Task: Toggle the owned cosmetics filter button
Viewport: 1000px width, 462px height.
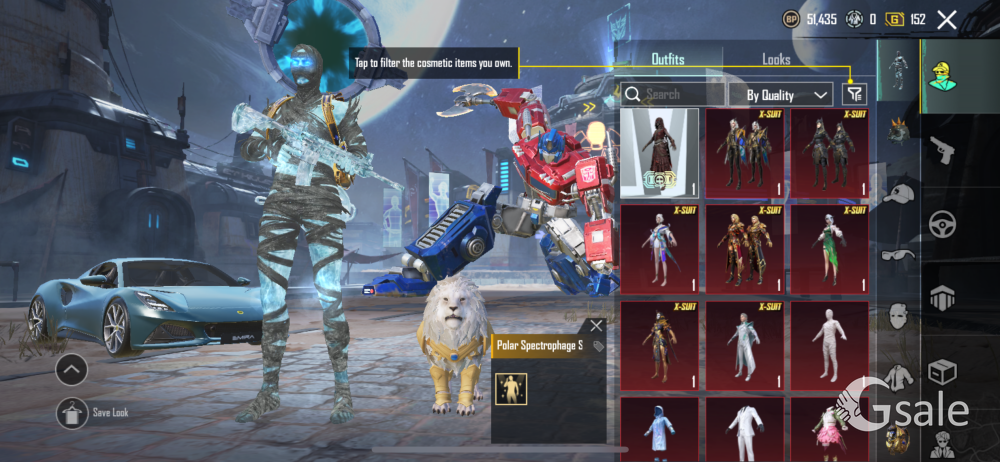Action: point(854,94)
